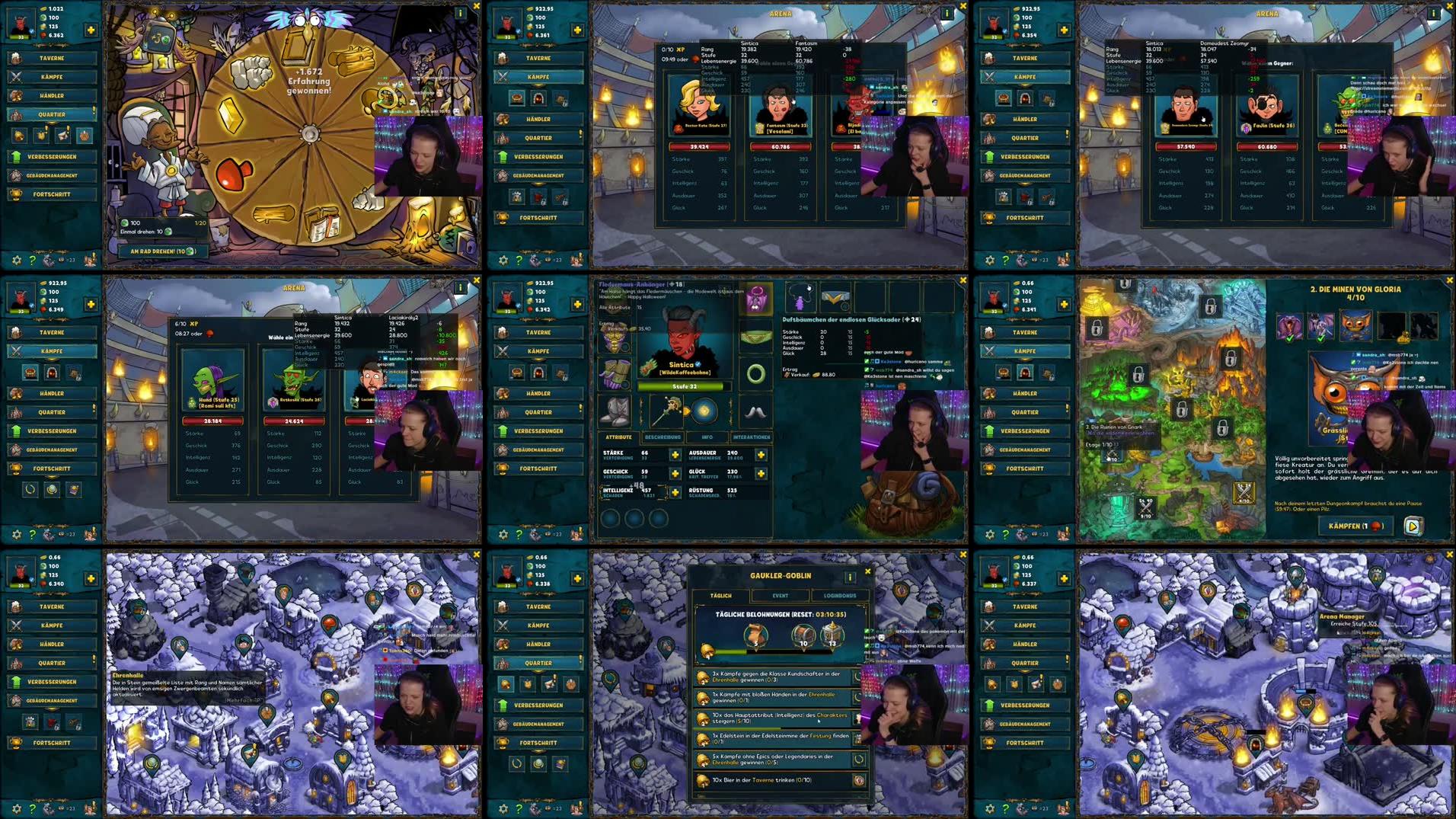Image resolution: width=1456 pixels, height=819 pixels.
Task: Open Gebäudemanagement from the sidebar
Action: click(x=51, y=175)
